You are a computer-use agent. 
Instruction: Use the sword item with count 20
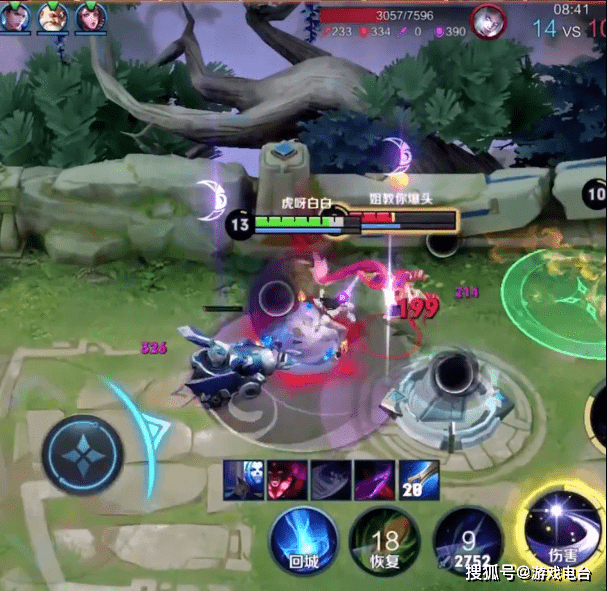tap(419, 479)
